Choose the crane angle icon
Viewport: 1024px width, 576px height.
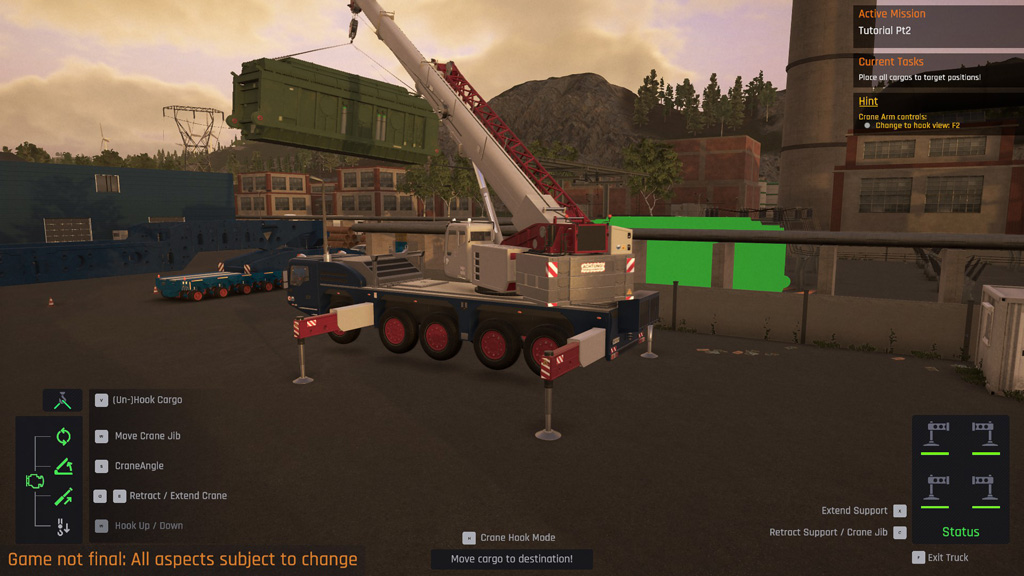click(x=63, y=466)
